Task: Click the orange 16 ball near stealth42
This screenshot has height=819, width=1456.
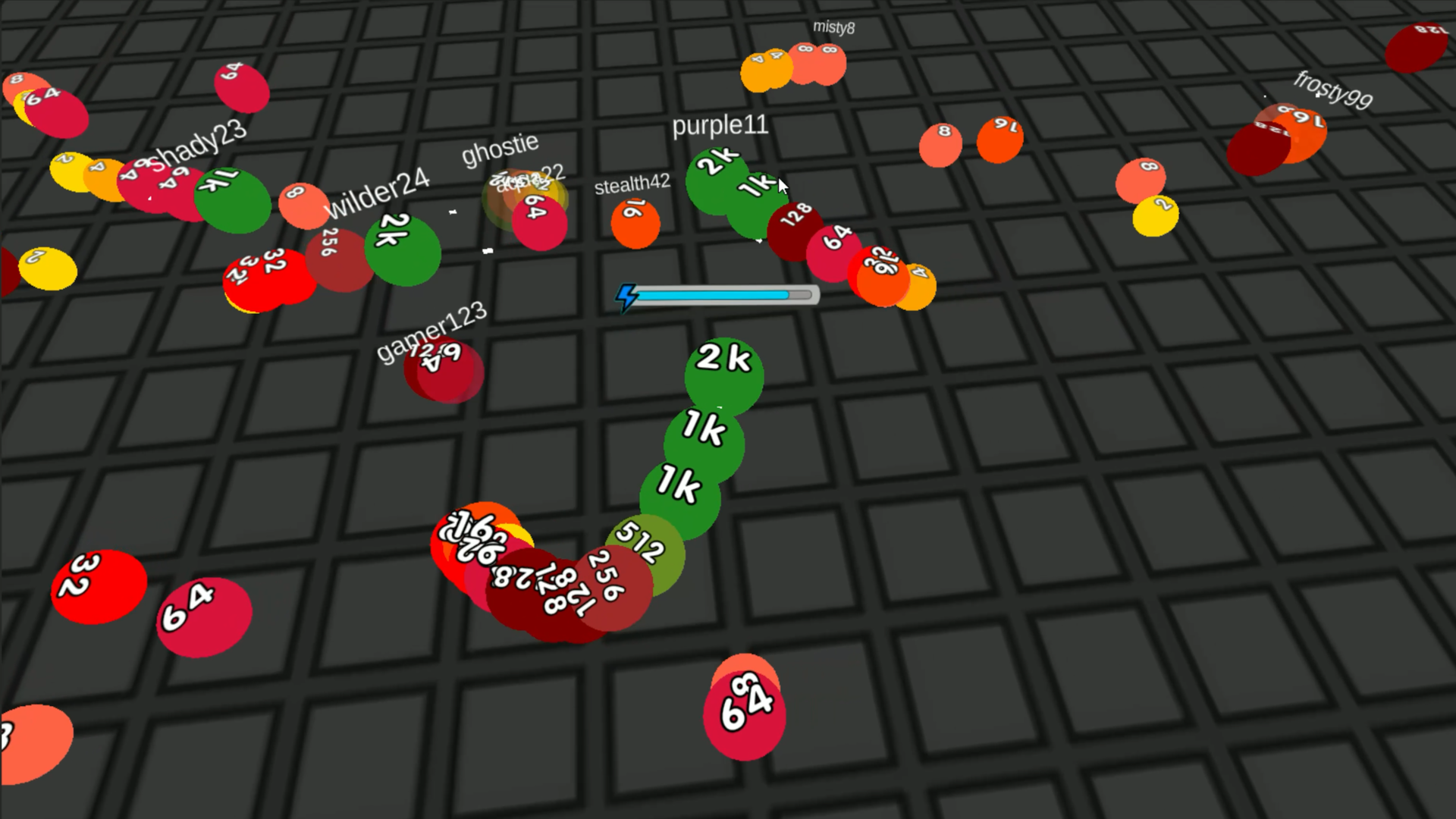Action: (635, 222)
